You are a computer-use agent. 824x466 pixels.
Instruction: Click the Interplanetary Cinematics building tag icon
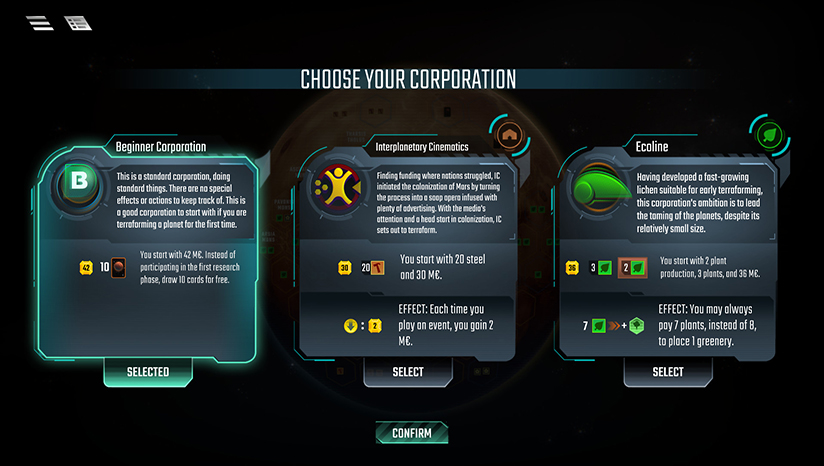[x=510, y=135]
